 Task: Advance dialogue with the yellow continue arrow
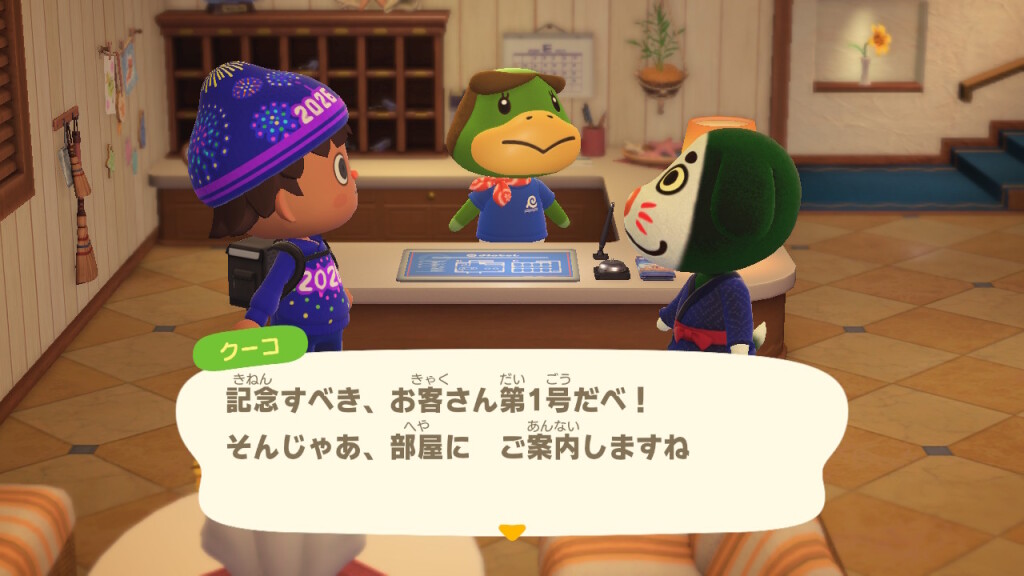coord(512,532)
